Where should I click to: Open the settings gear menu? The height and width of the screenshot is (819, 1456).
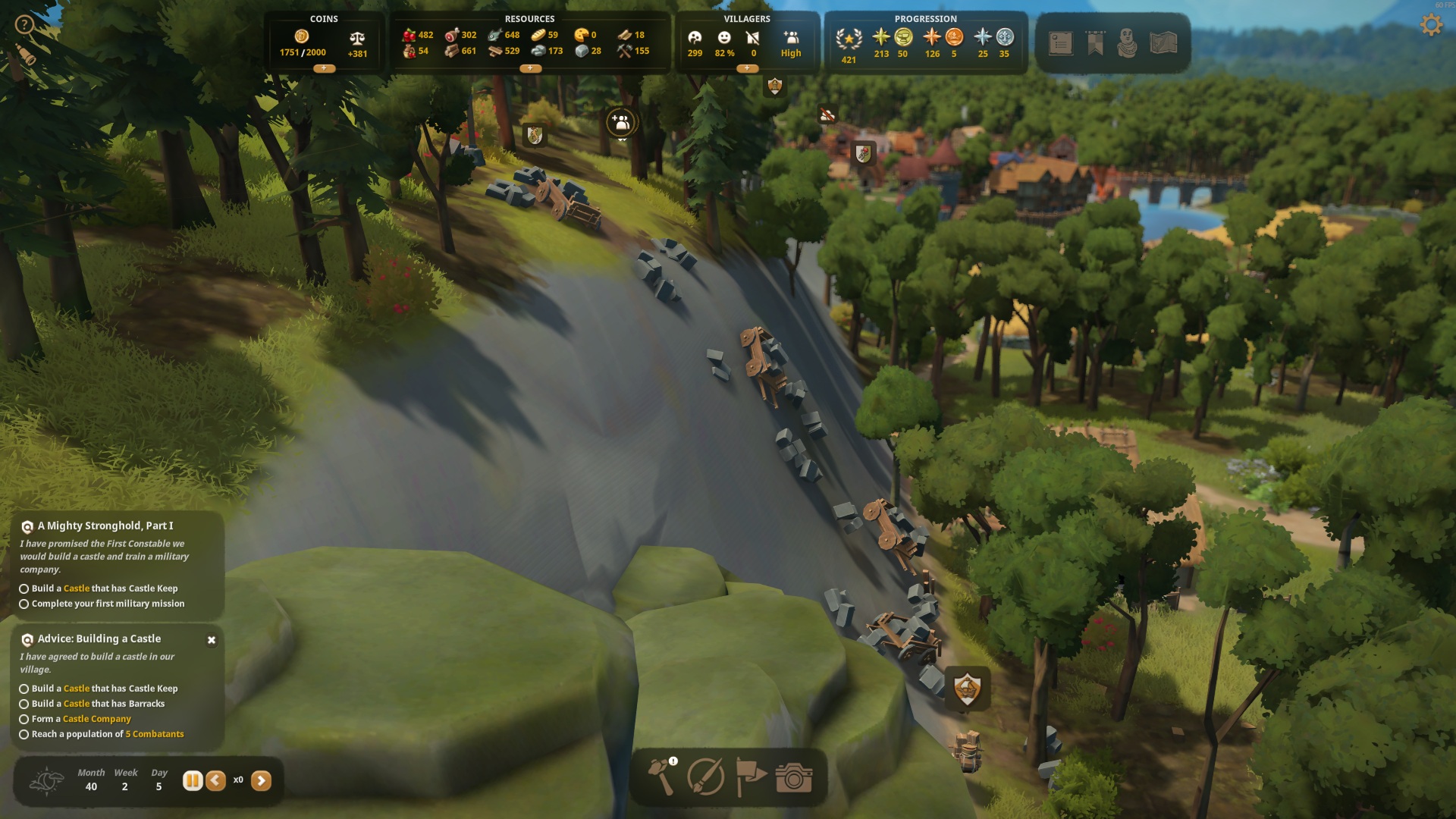(x=1431, y=25)
